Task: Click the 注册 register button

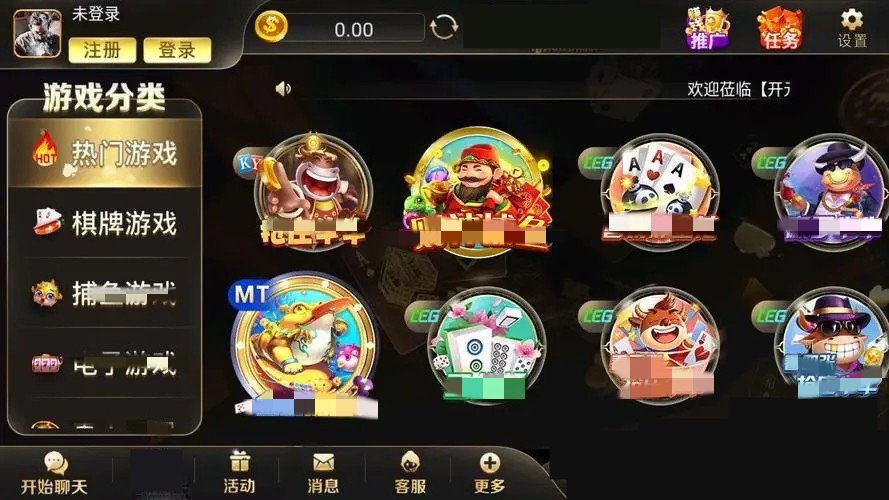Action: coord(101,49)
